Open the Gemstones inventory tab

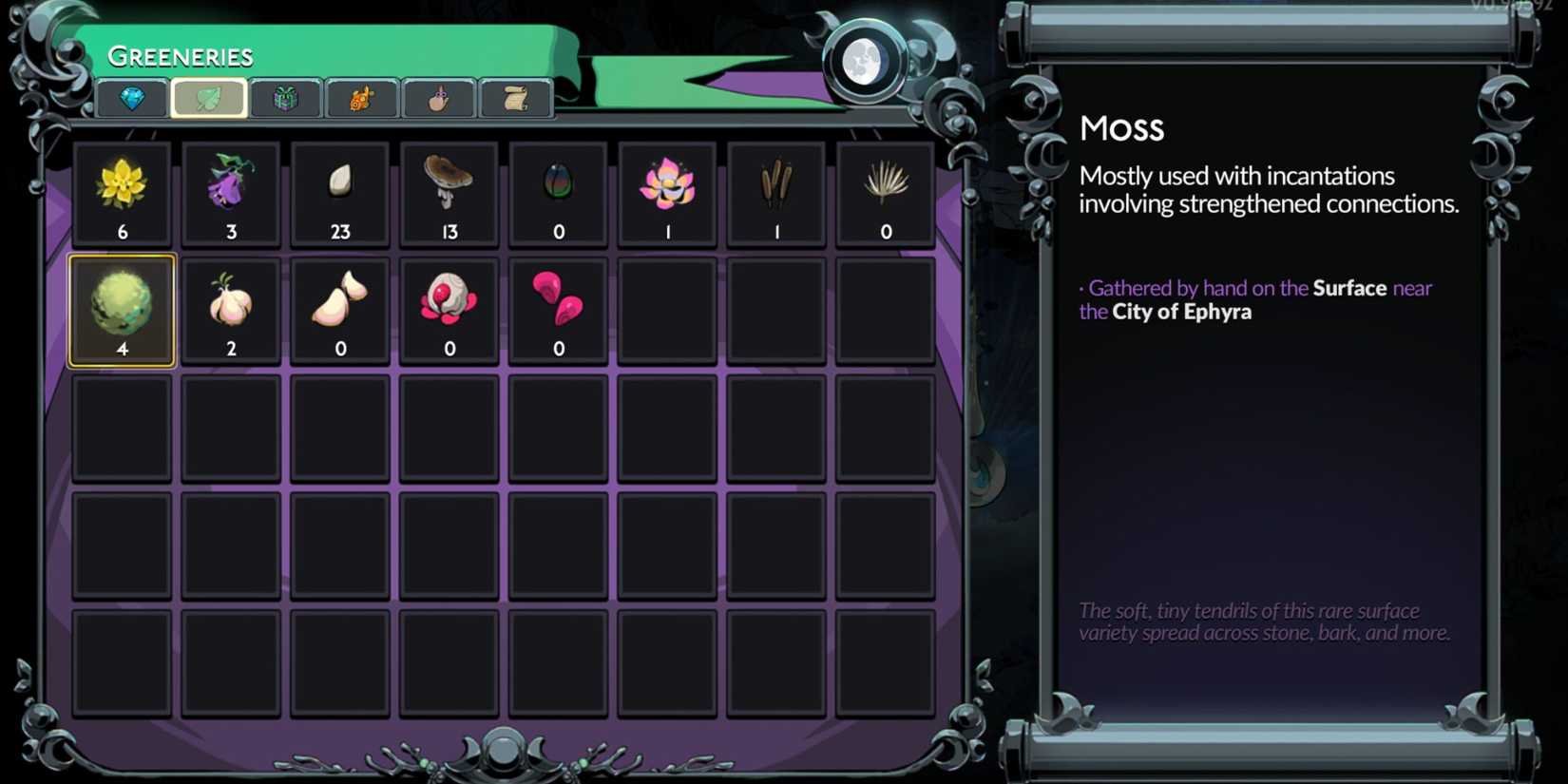coord(132,98)
